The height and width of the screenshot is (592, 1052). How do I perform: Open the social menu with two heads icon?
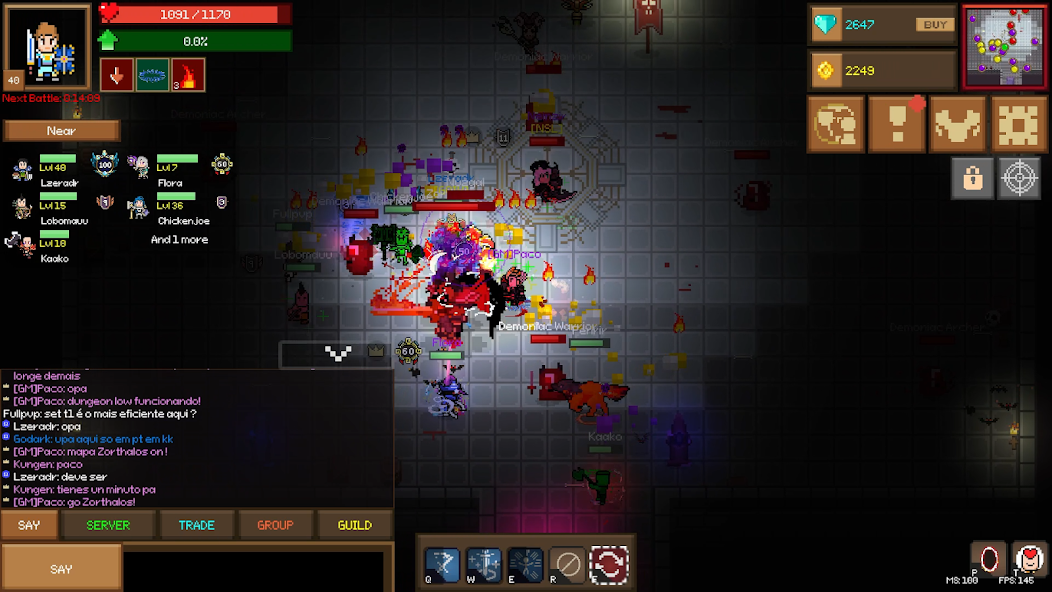click(835, 124)
